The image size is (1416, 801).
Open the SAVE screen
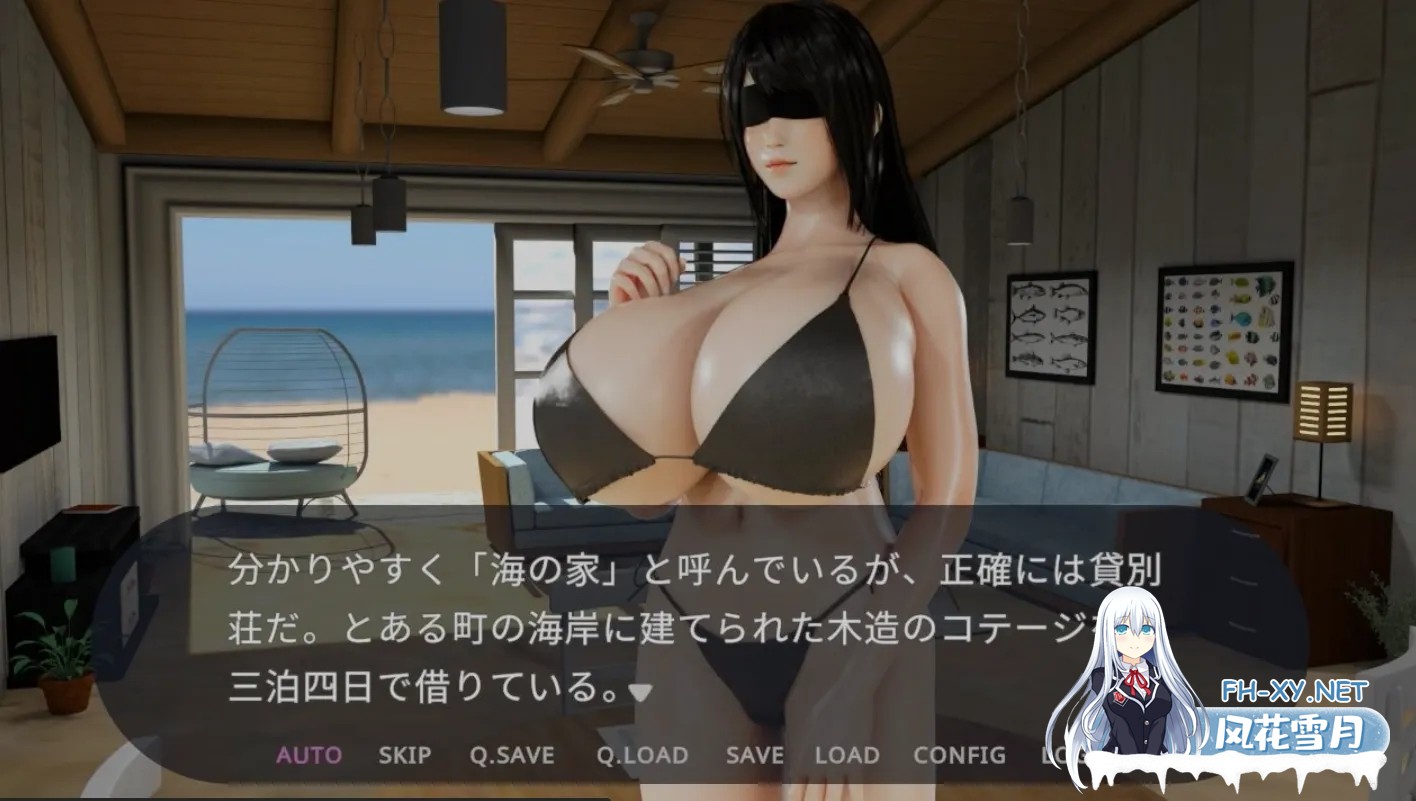point(755,756)
